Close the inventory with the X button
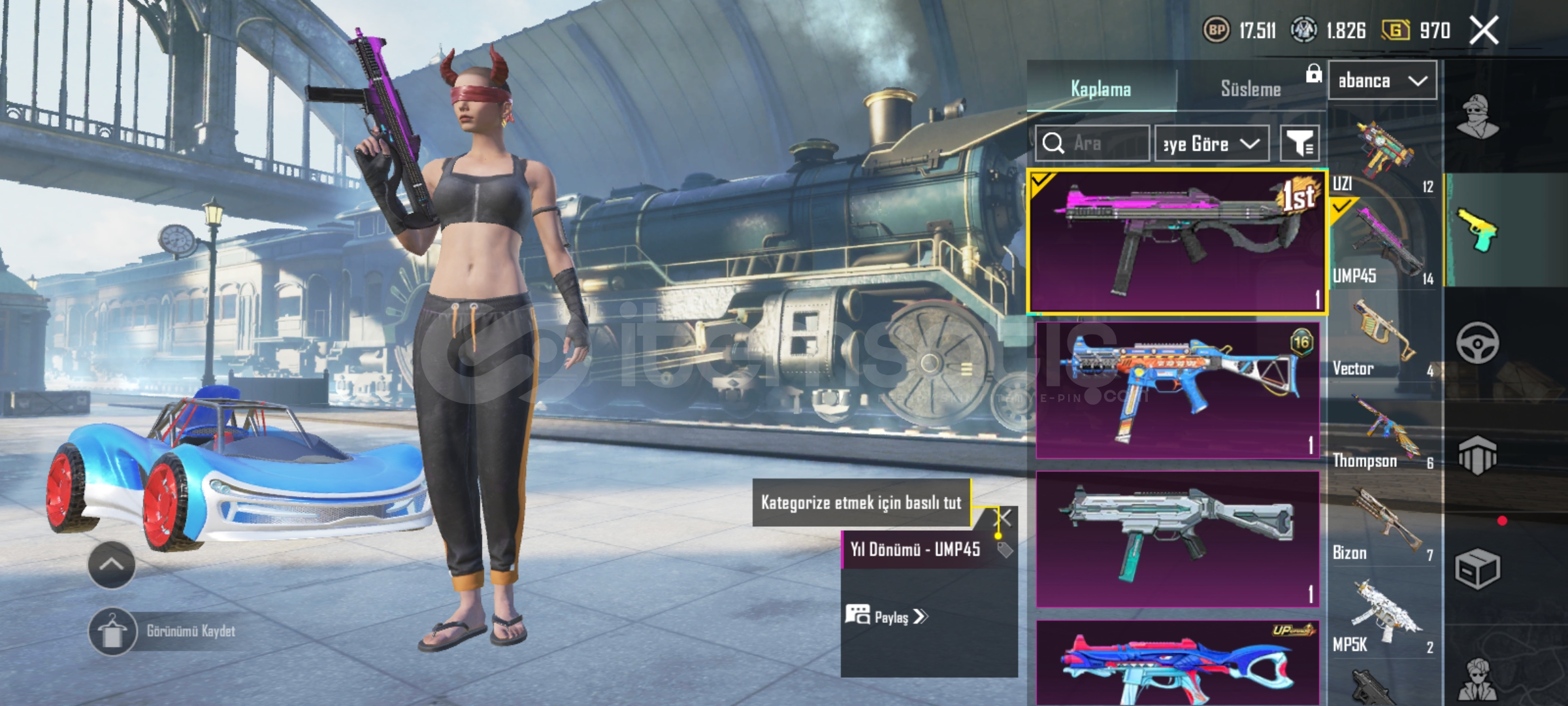 (x=1484, y=31)
